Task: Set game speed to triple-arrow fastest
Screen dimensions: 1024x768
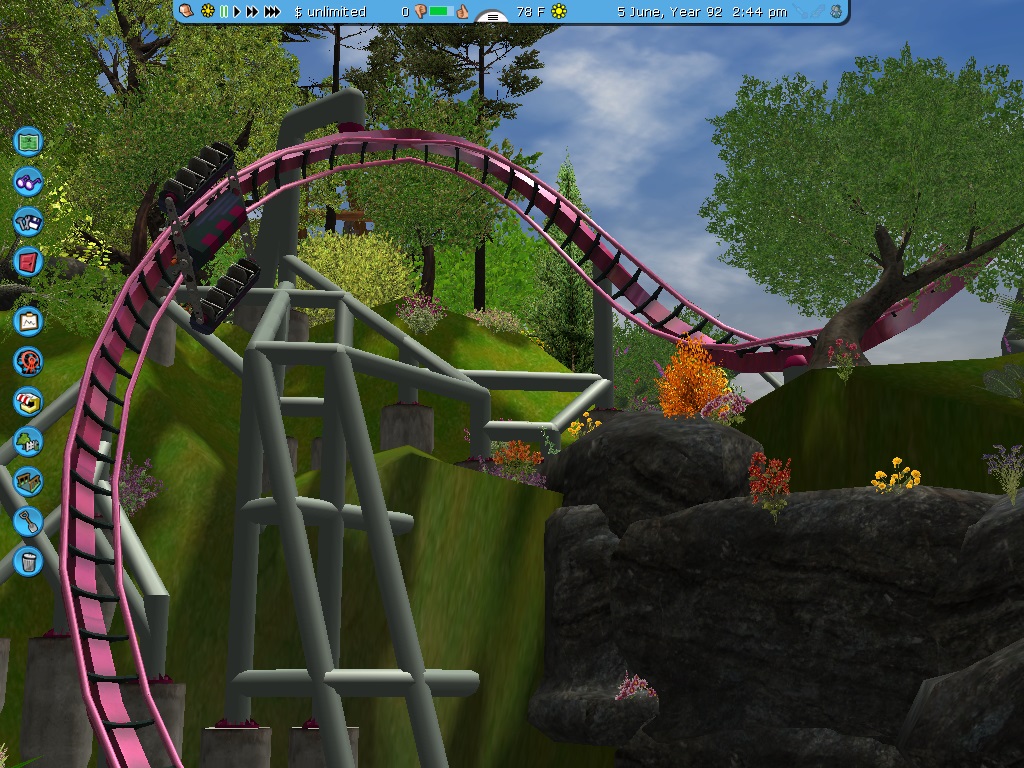Action: click(272, 12)
